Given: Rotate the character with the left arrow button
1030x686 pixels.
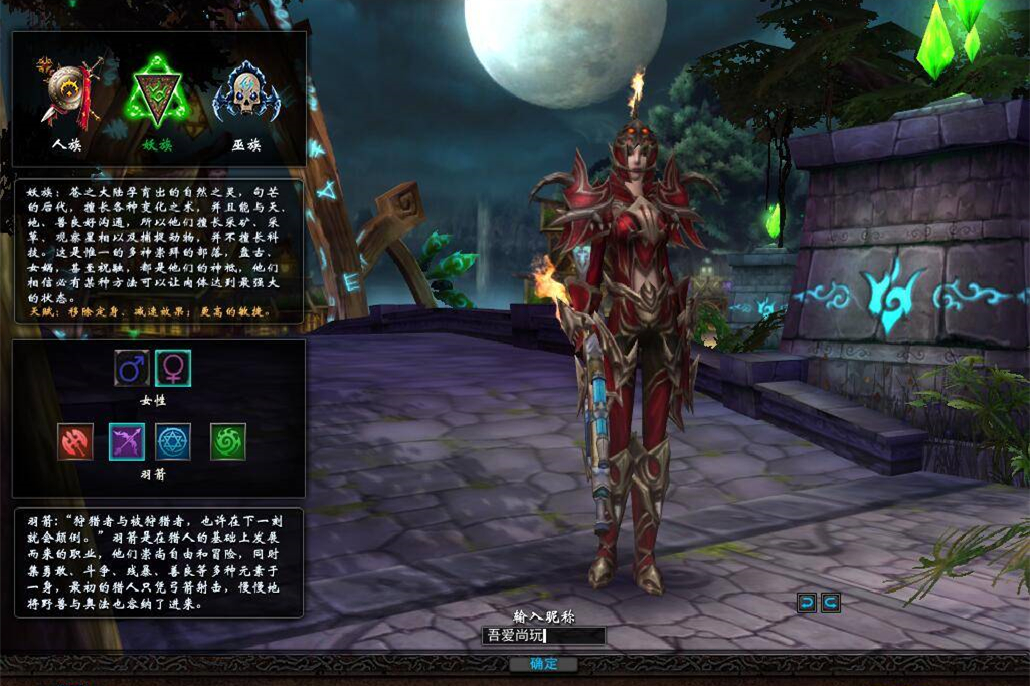Looking at the screenshot, I should click(807, 602).
